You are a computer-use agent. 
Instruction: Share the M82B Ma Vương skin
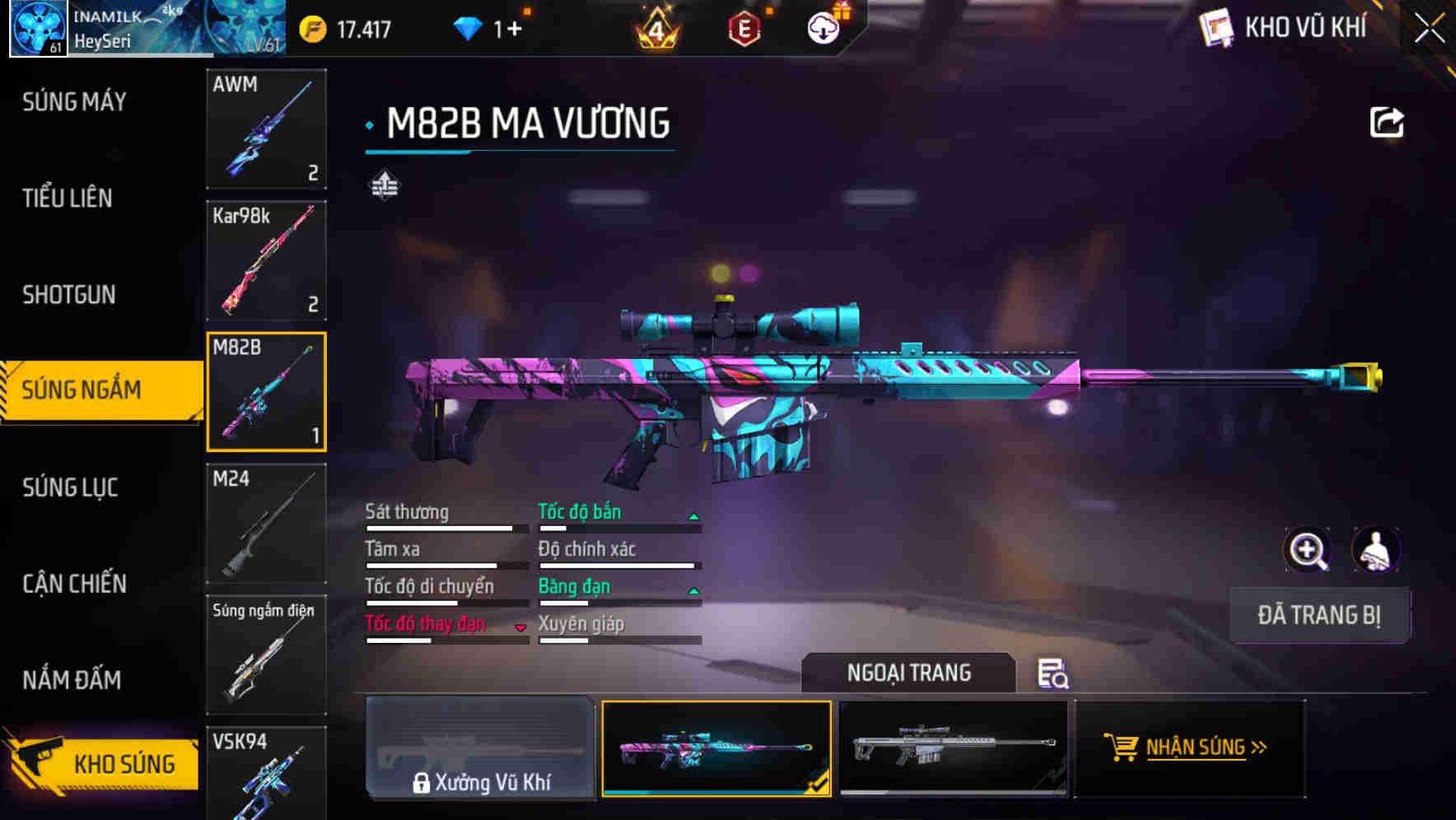(x=1387, y=120)
